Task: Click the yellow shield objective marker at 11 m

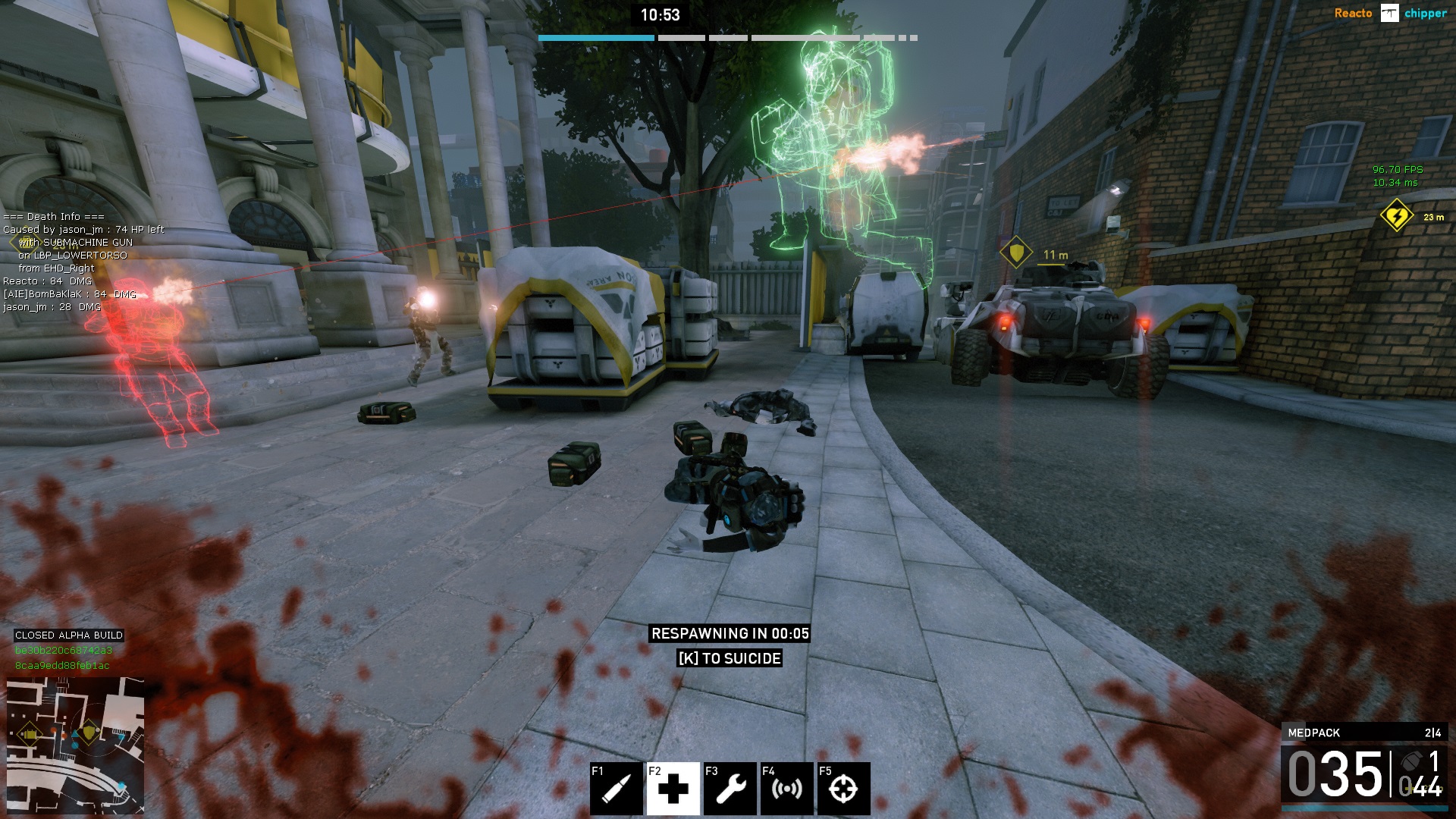Action: click(x=1015, y=253)
